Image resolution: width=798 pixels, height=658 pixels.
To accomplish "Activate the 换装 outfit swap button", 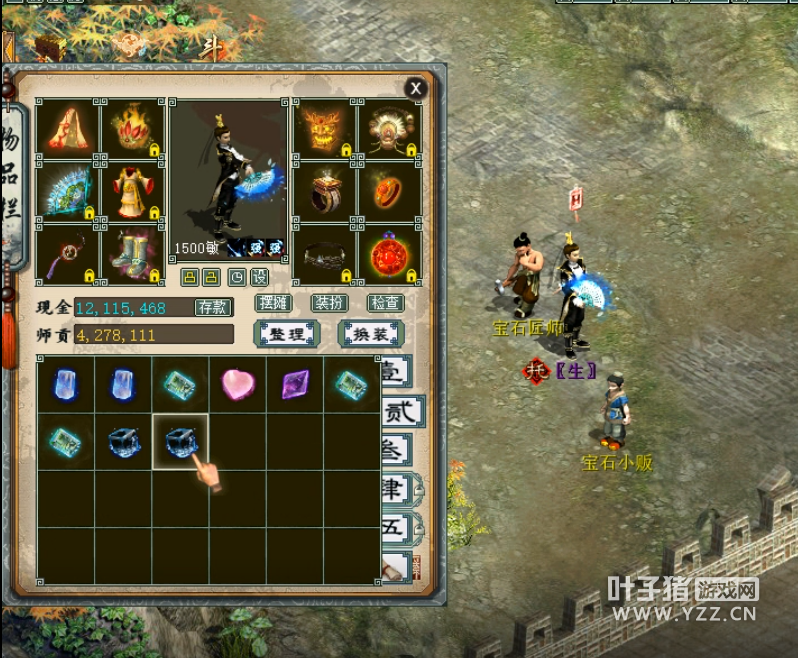I will point(371,334).
